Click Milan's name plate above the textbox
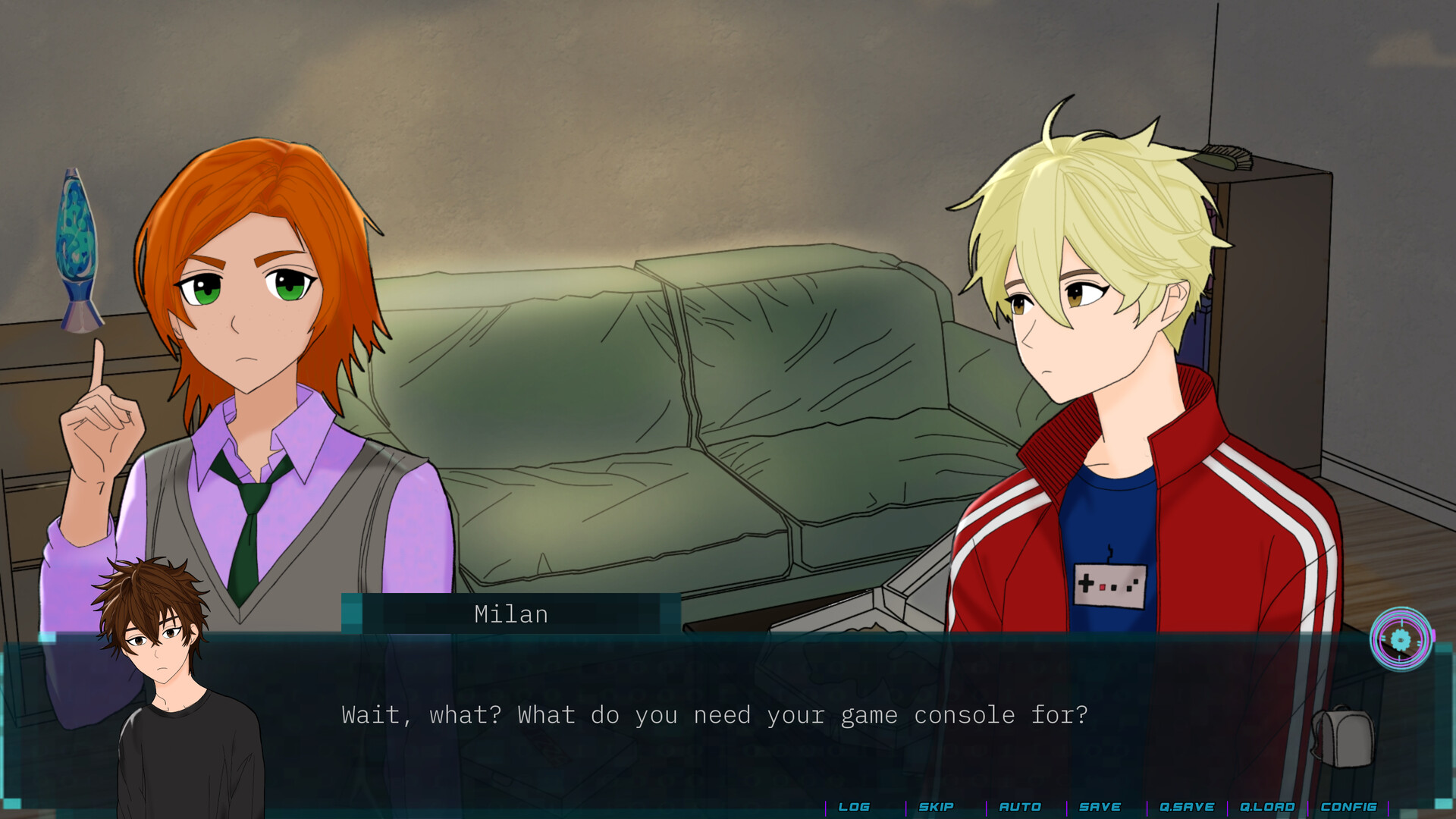The height and width of the screenshot is (819, 1456). [x=510, y=614]
